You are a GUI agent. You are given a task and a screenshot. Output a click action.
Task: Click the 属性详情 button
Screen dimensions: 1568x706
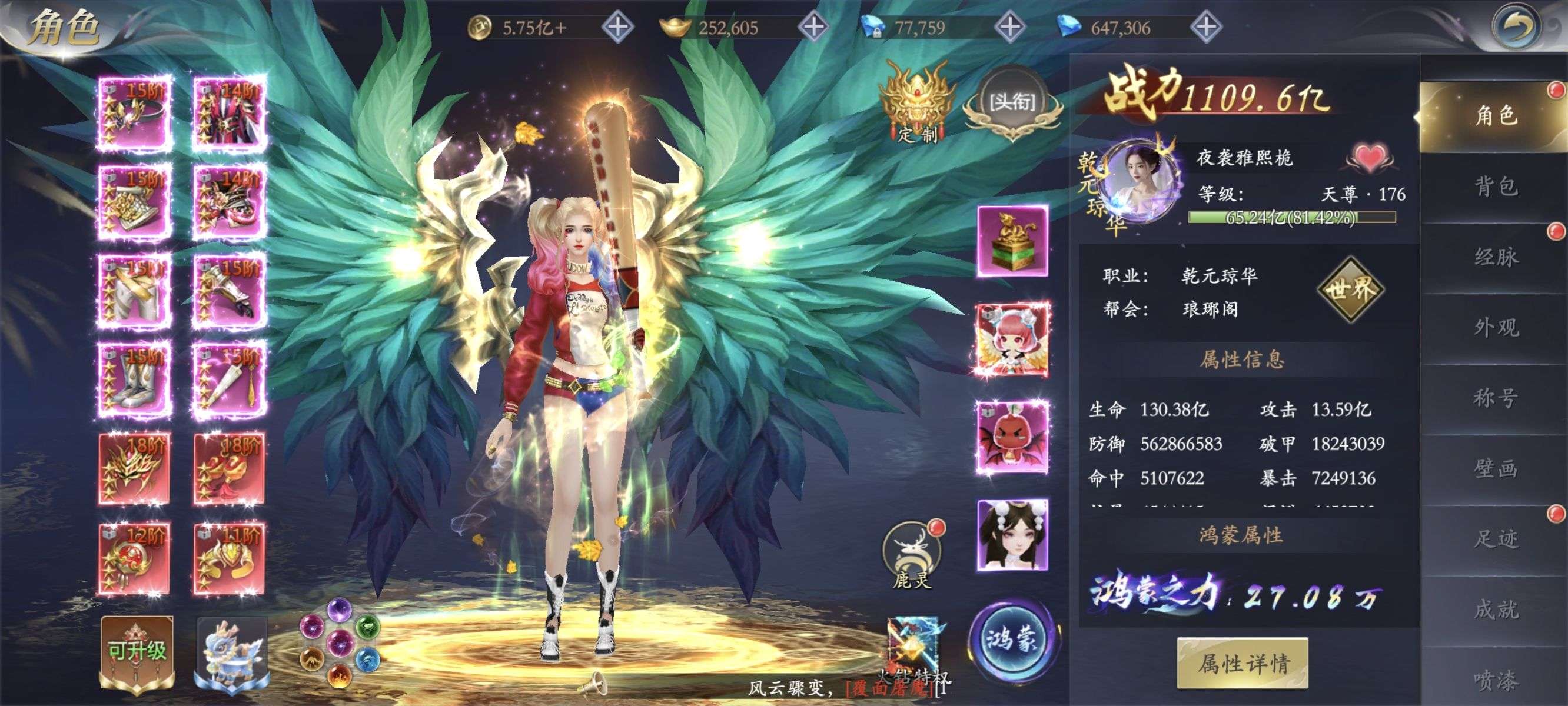tap(1243, 663)
